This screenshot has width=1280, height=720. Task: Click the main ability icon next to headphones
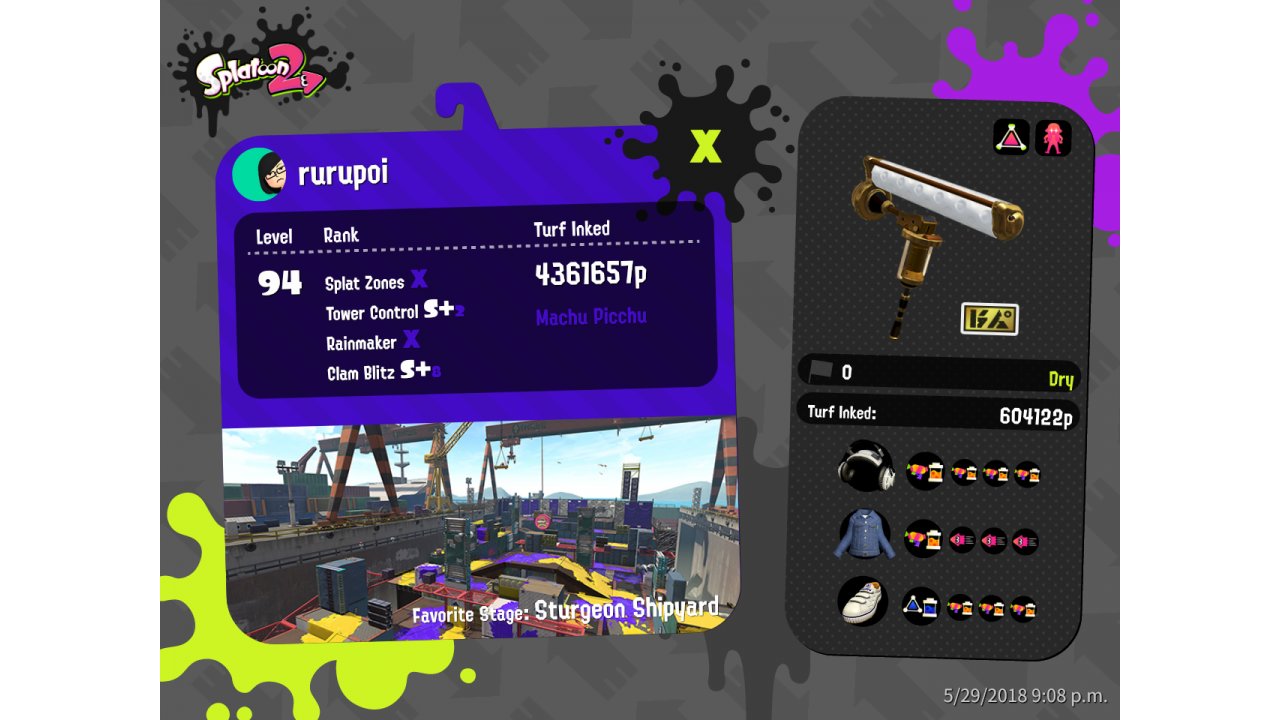(x=925, y=470)
